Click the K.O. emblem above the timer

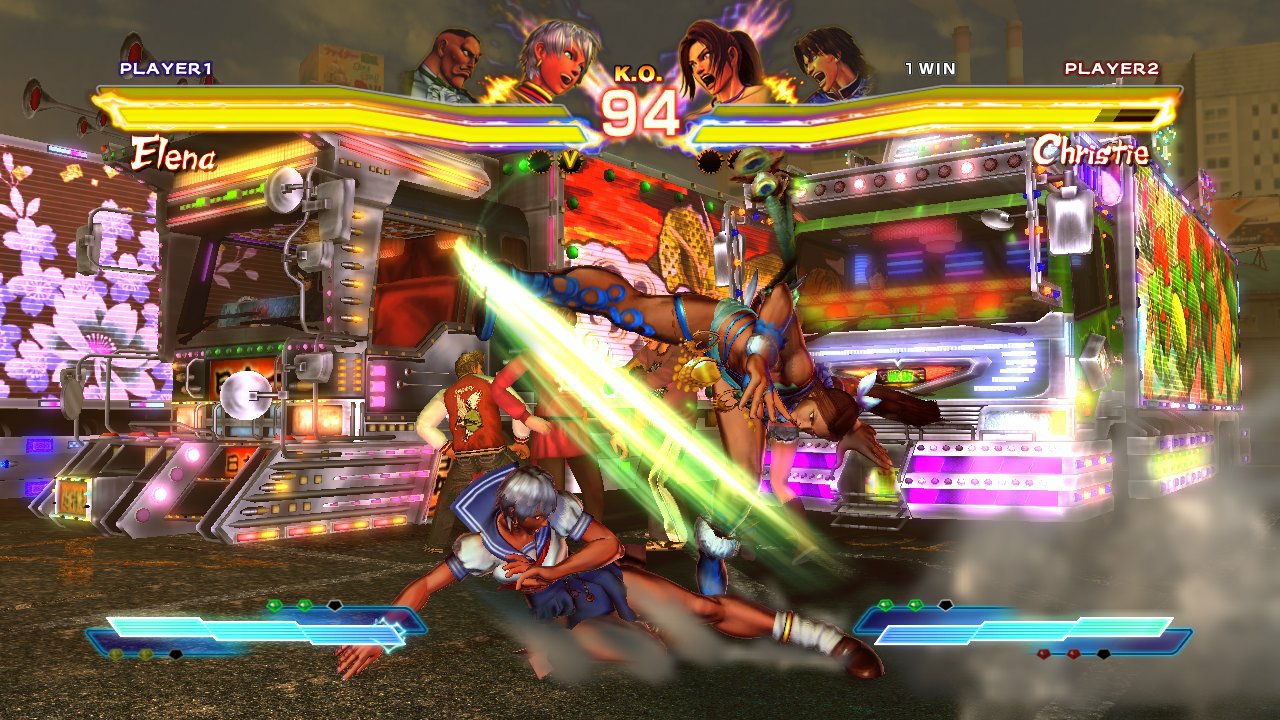pyautogui.click(x=638, y=73)
